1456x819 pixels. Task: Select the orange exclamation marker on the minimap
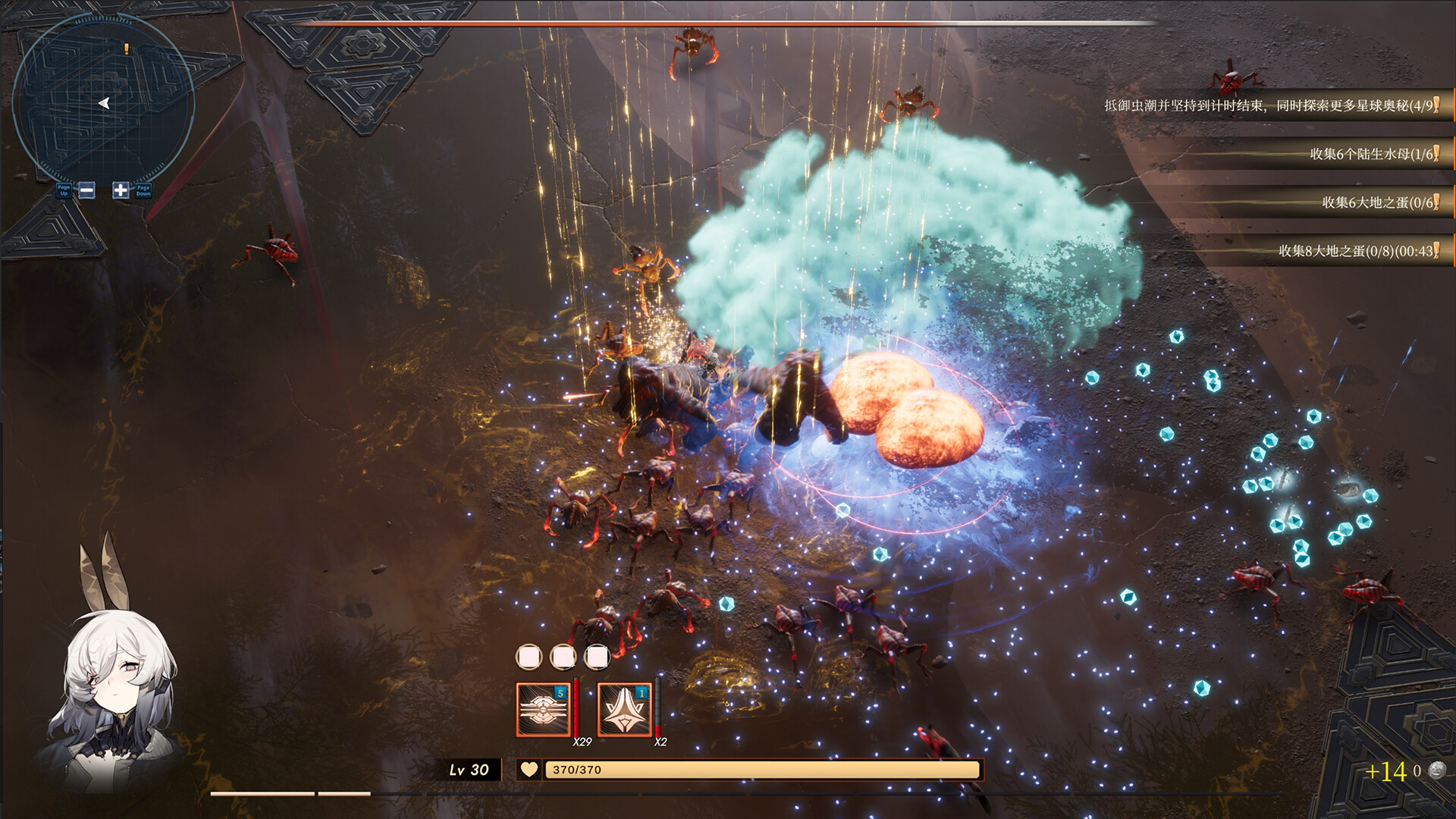pyautogui.click(x=126, y=49)
